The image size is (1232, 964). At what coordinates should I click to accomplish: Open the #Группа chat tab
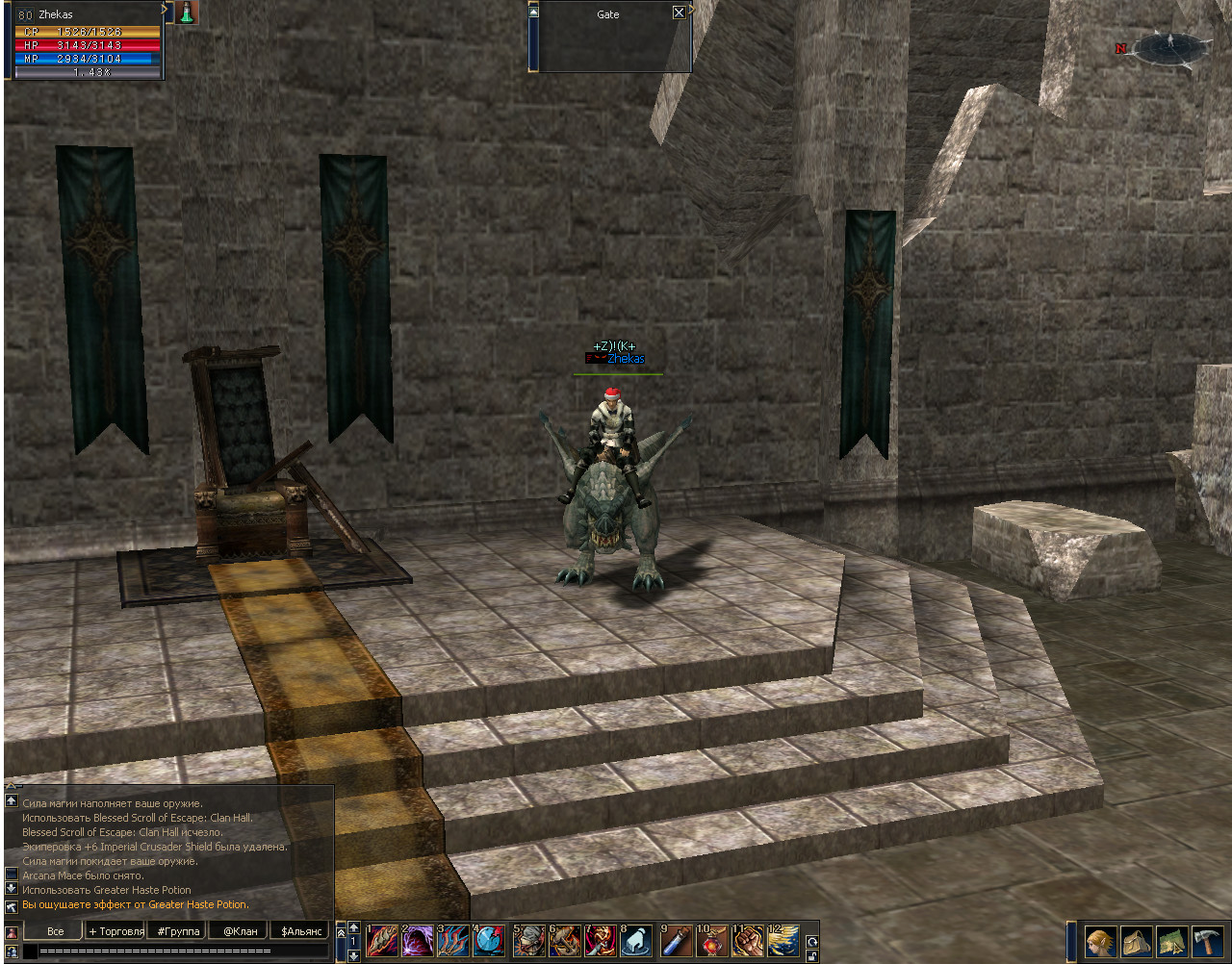[x=179, y=931]
